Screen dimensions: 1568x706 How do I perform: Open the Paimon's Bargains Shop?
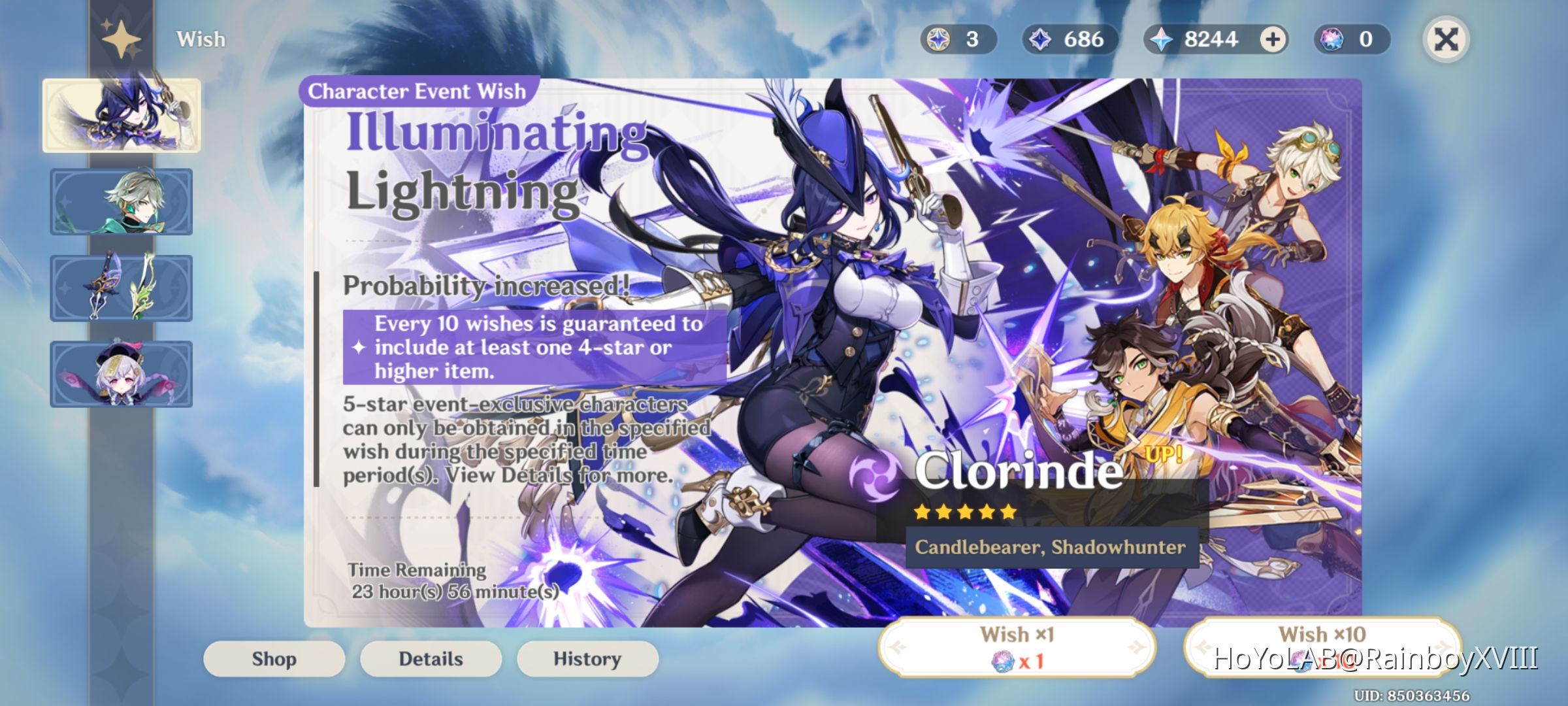[x=273, y=659]
